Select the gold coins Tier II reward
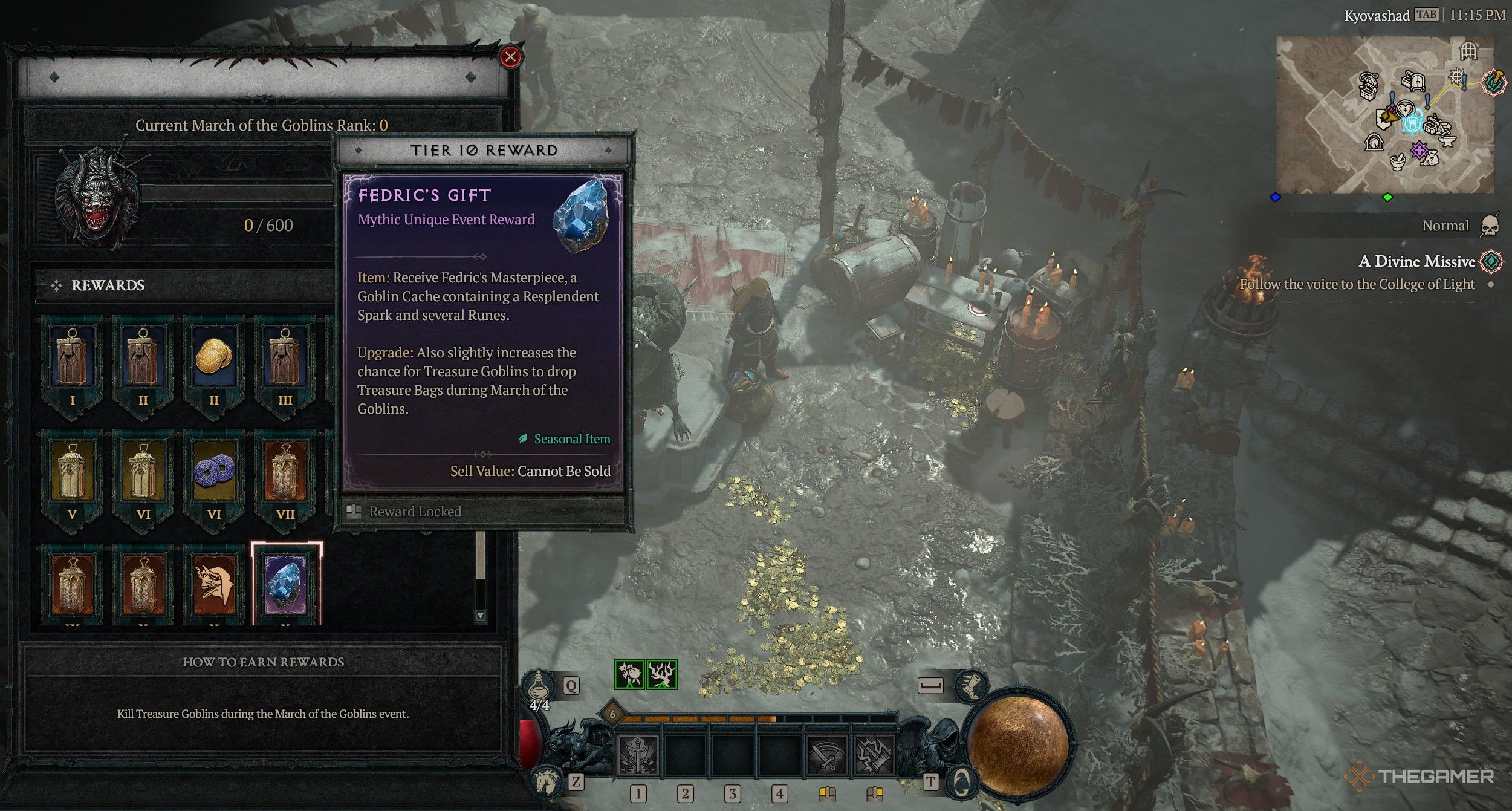 (x=213, y=362)
